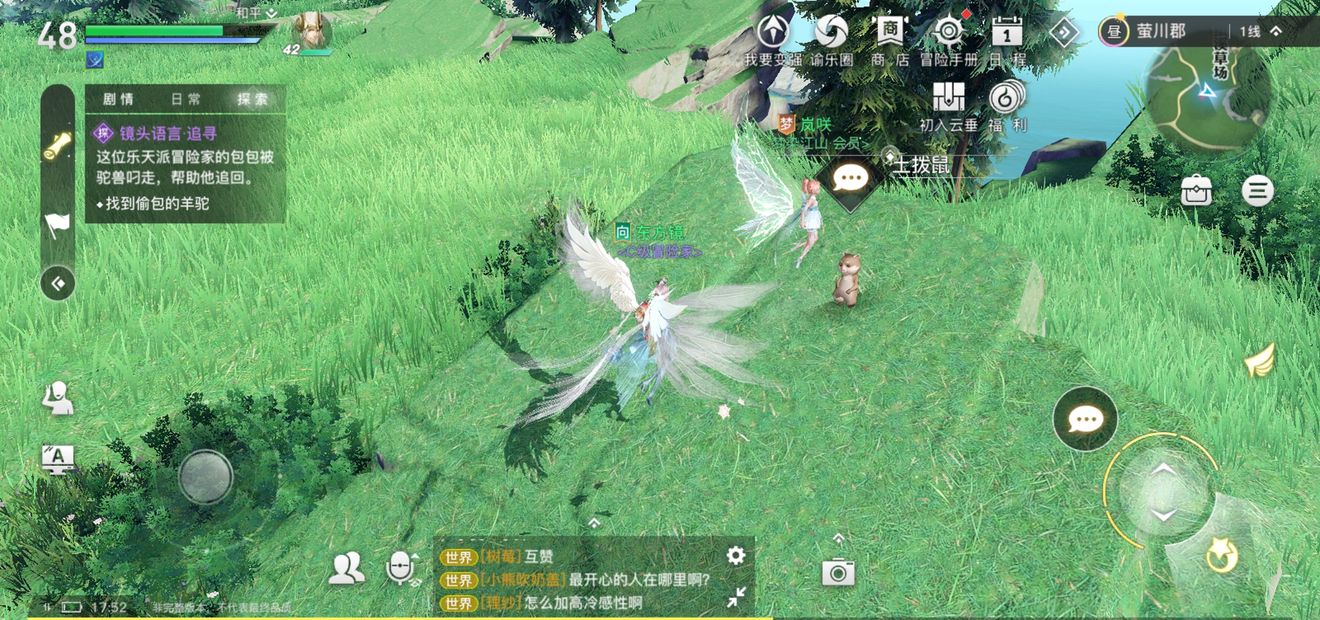Toggle the microphone voice button

pyautogui.click(x=401, y=569)
